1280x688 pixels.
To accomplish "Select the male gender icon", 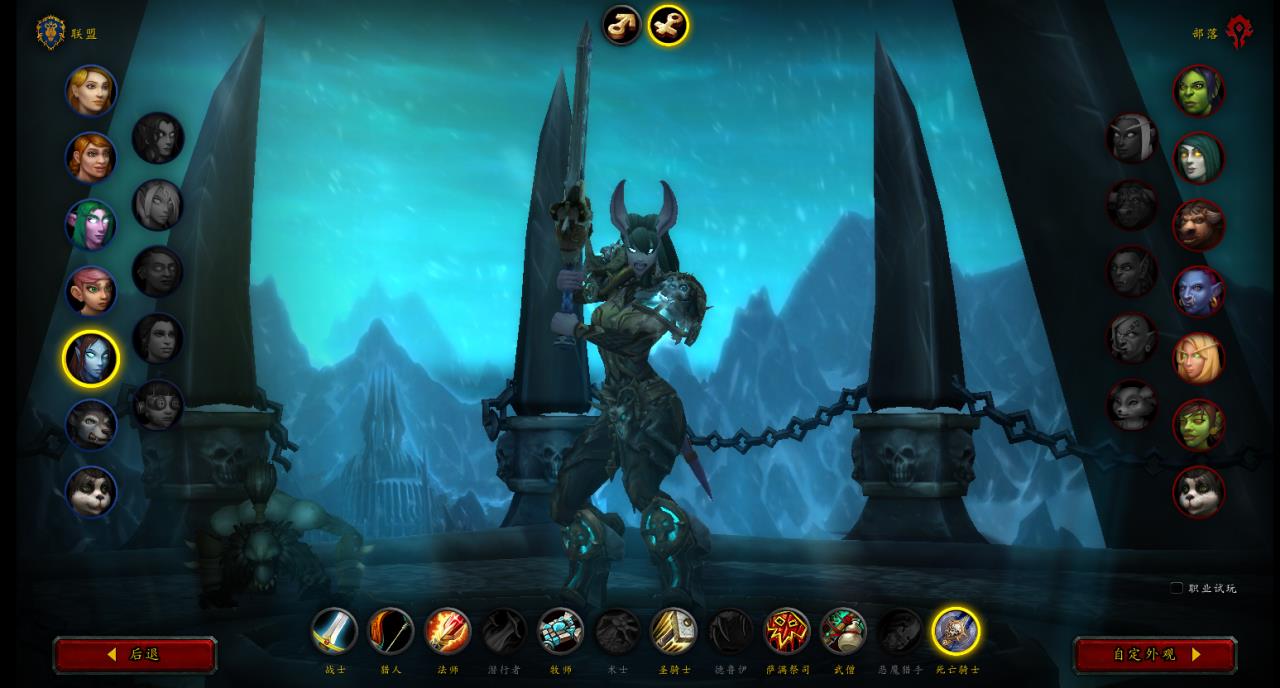I will click(621, 25).
